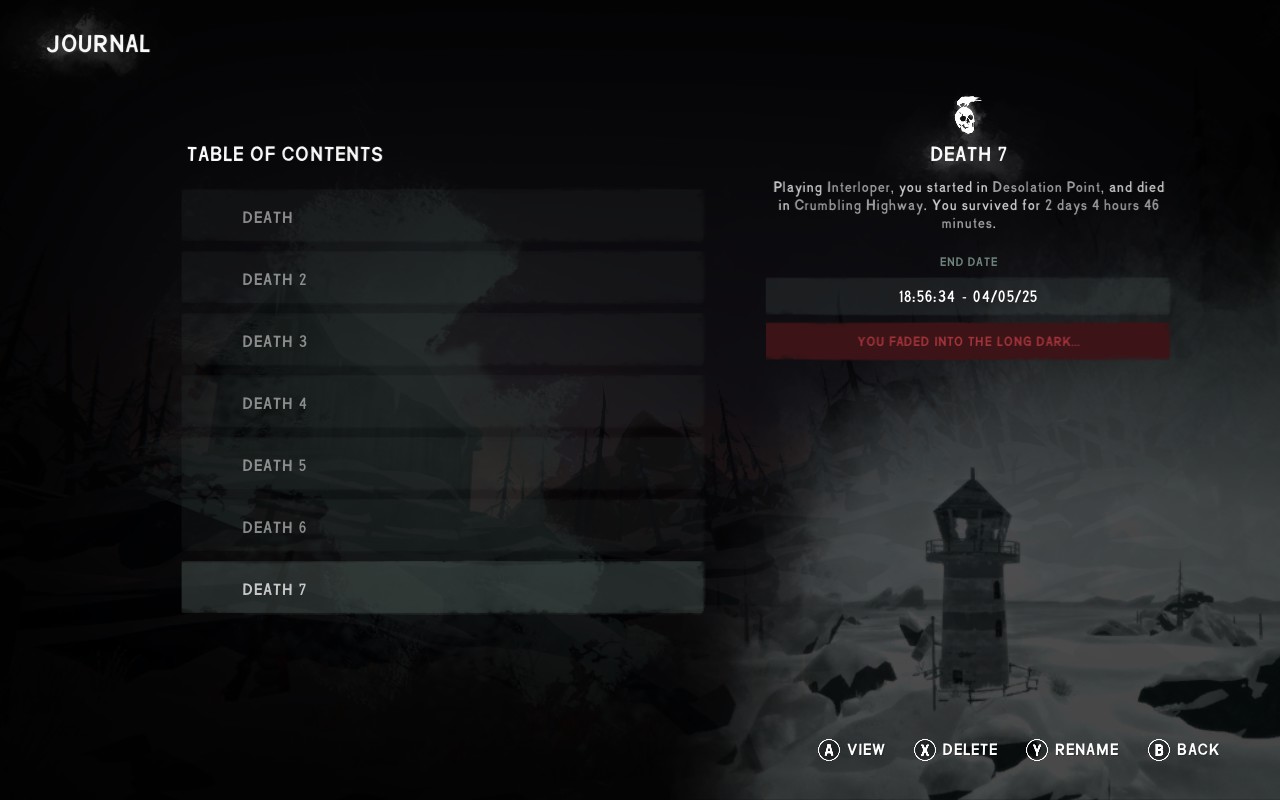
Task: Select DEATH 2 from the contents list
Action: pyautogui.click(x=442, y=279)
